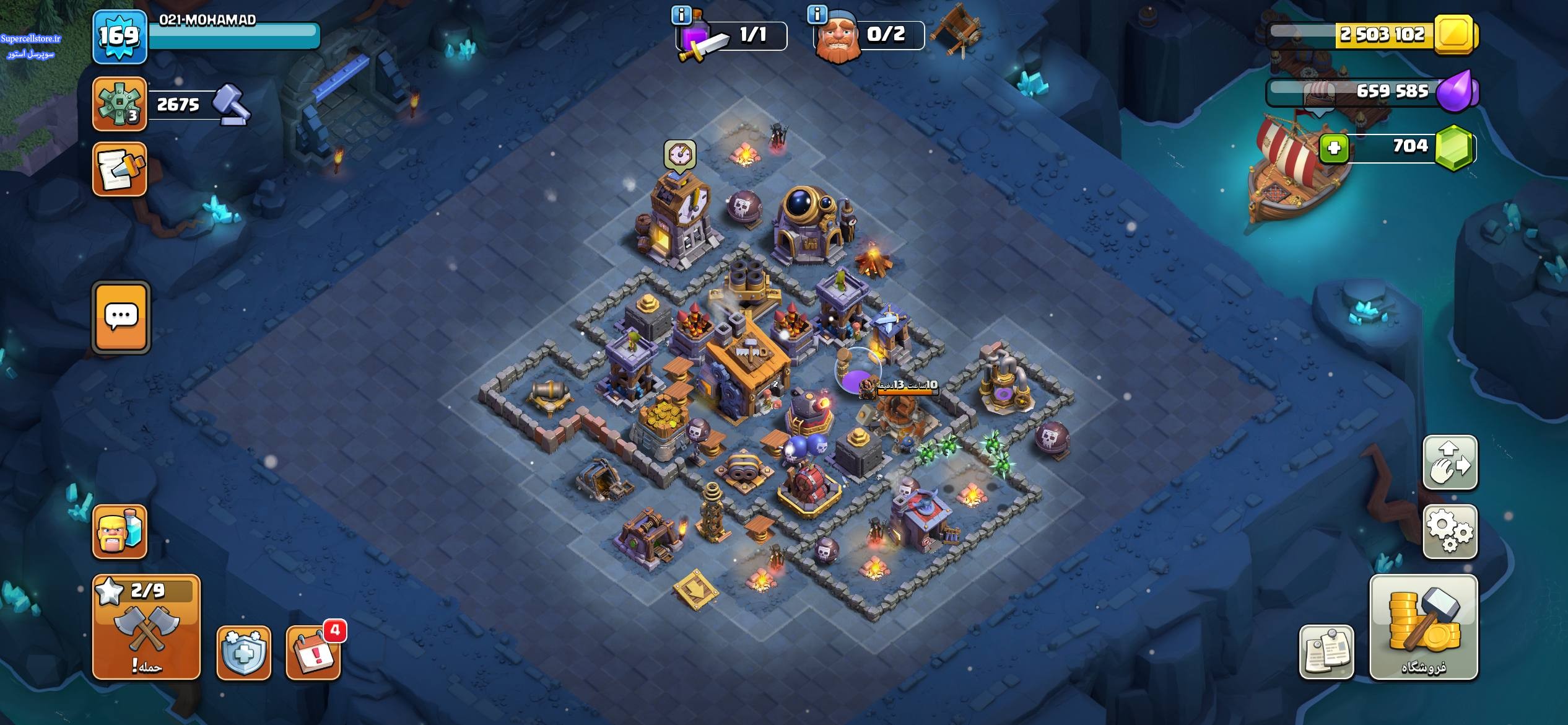Open the player profile level 169 badge
The image size is (1568, 725).
[120, 37]
